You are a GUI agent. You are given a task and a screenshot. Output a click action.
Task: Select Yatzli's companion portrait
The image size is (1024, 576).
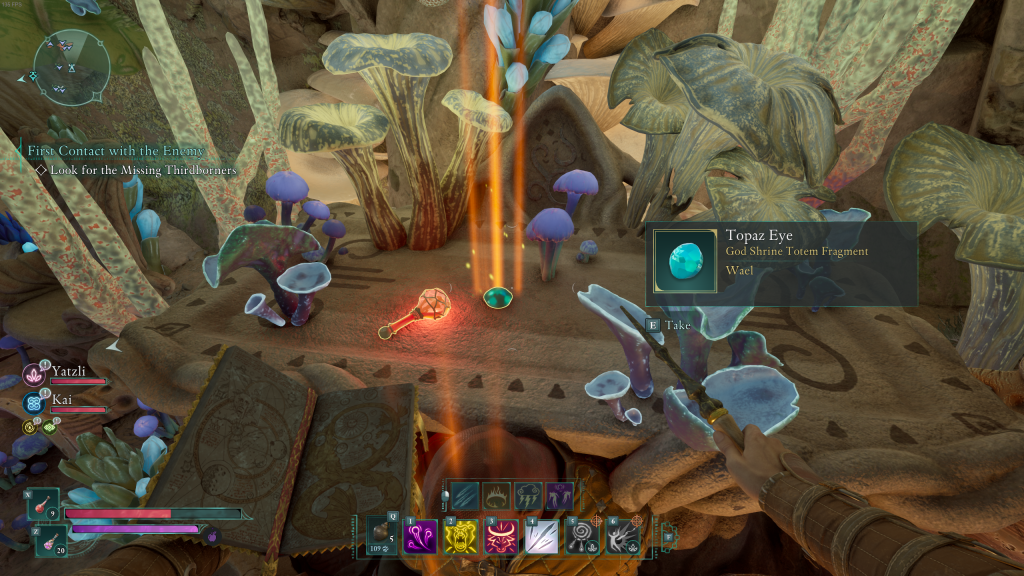[33, 374]
